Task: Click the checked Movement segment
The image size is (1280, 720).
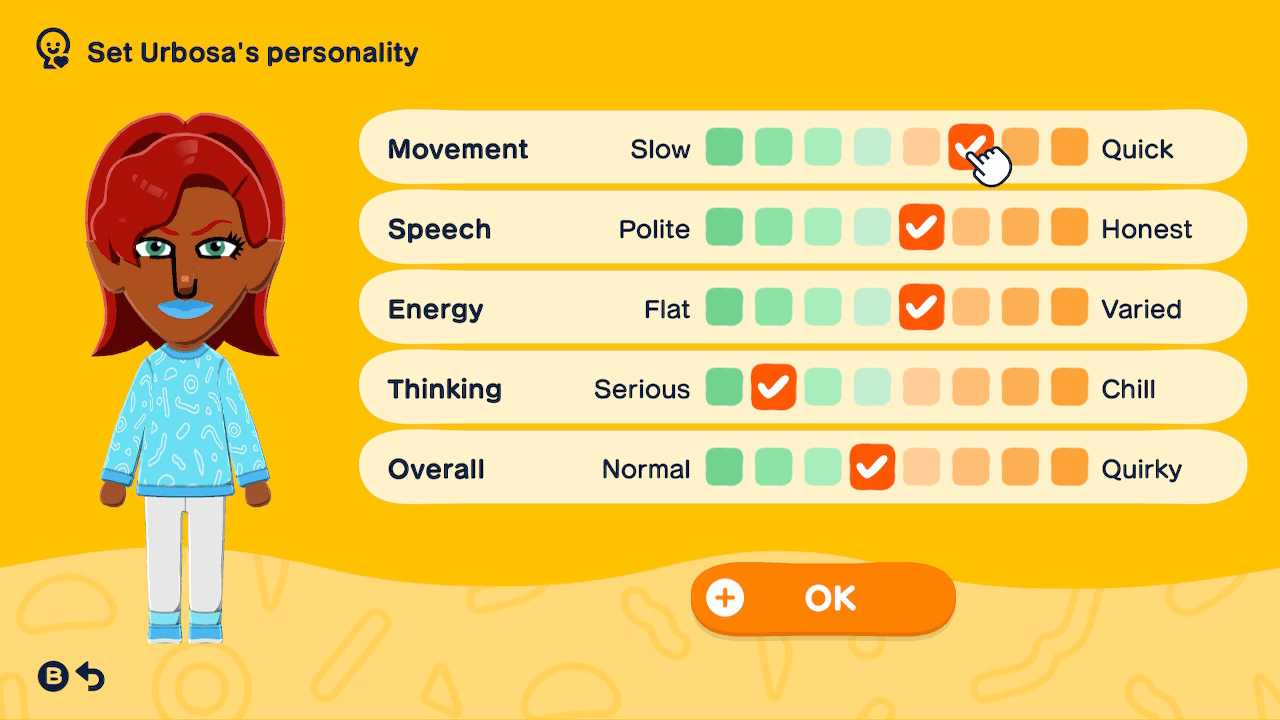Action: (x=970, y=147)
